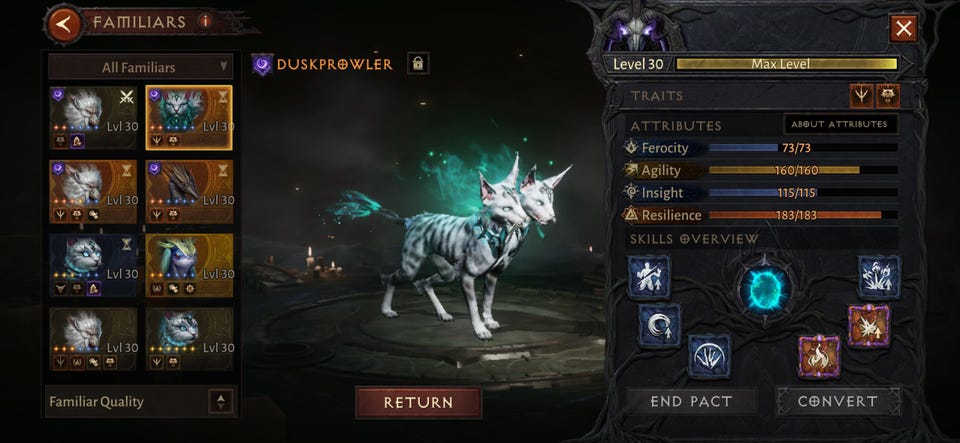
Task: Inspect the crescent swirl skill icon
Action: click(659, 325)
